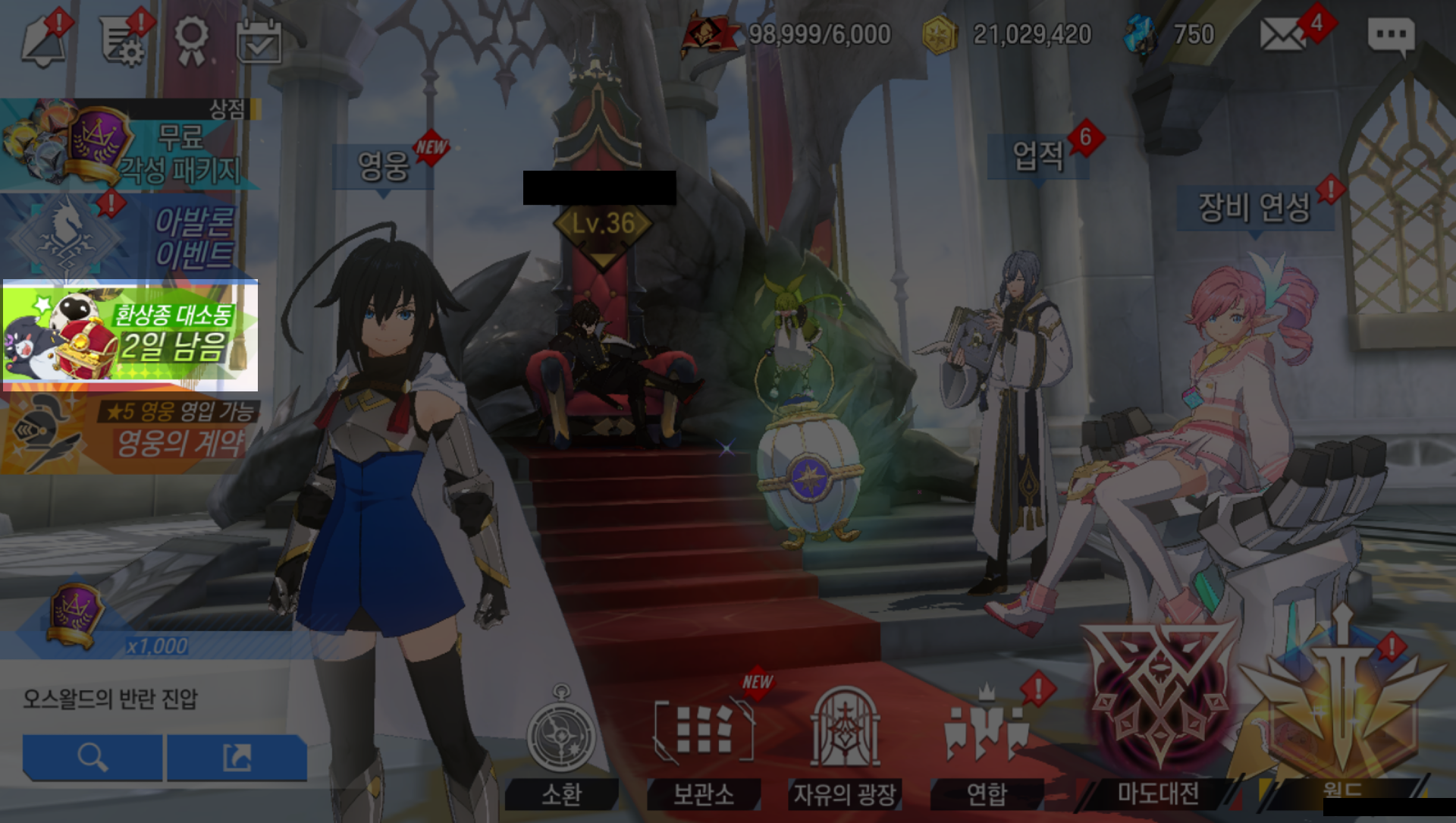
Task: Open the notification bell icon
Action: pos(44,39)
